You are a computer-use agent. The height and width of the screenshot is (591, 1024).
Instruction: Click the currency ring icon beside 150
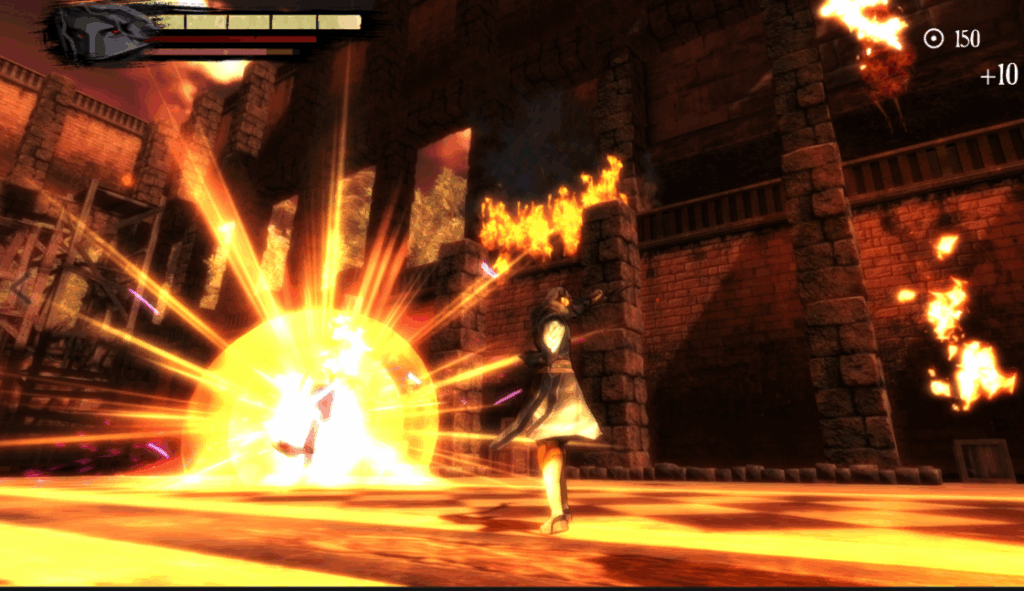coord(934,39)
